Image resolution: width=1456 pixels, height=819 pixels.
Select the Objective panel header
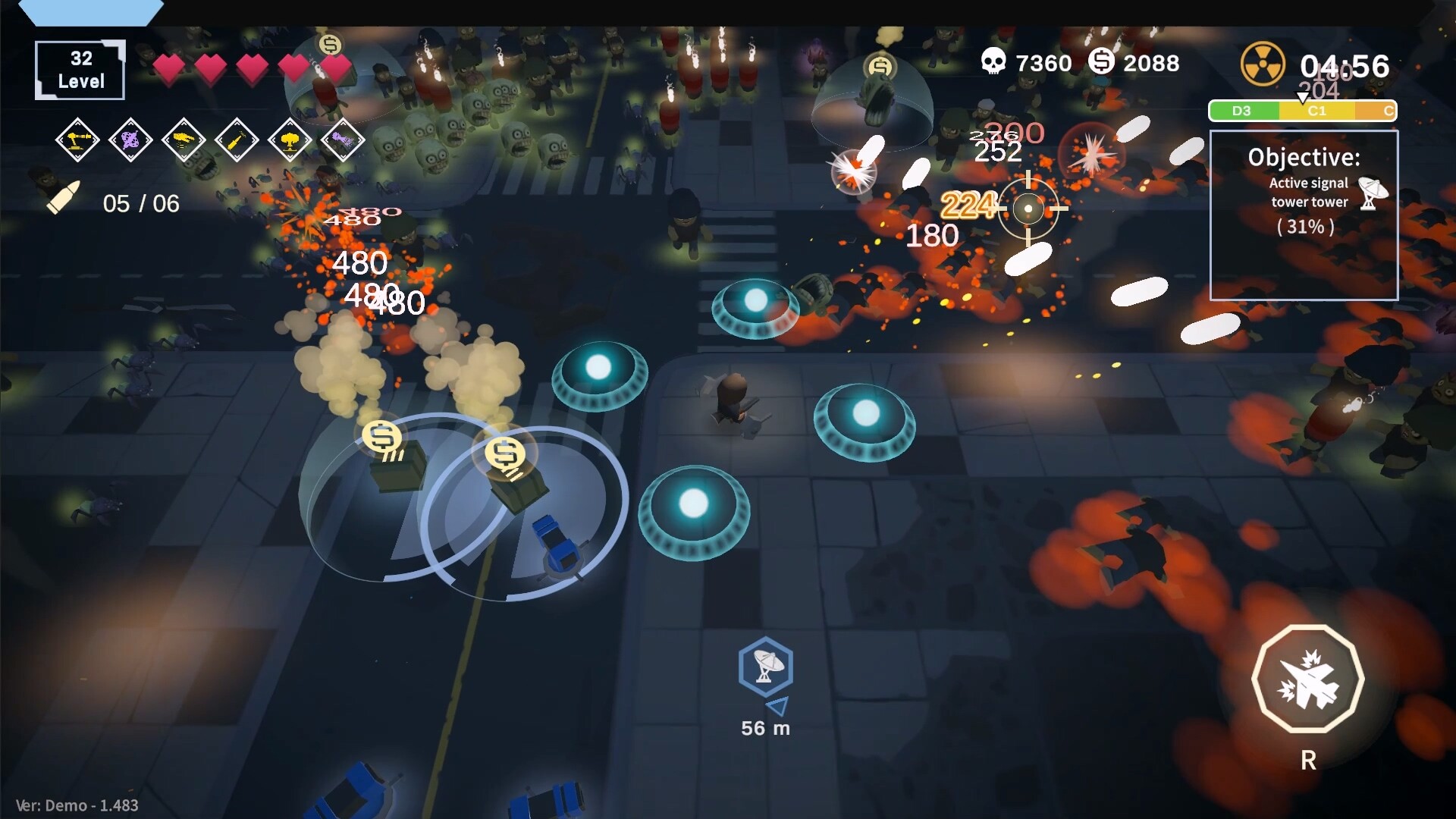(x=1305, y=157)
